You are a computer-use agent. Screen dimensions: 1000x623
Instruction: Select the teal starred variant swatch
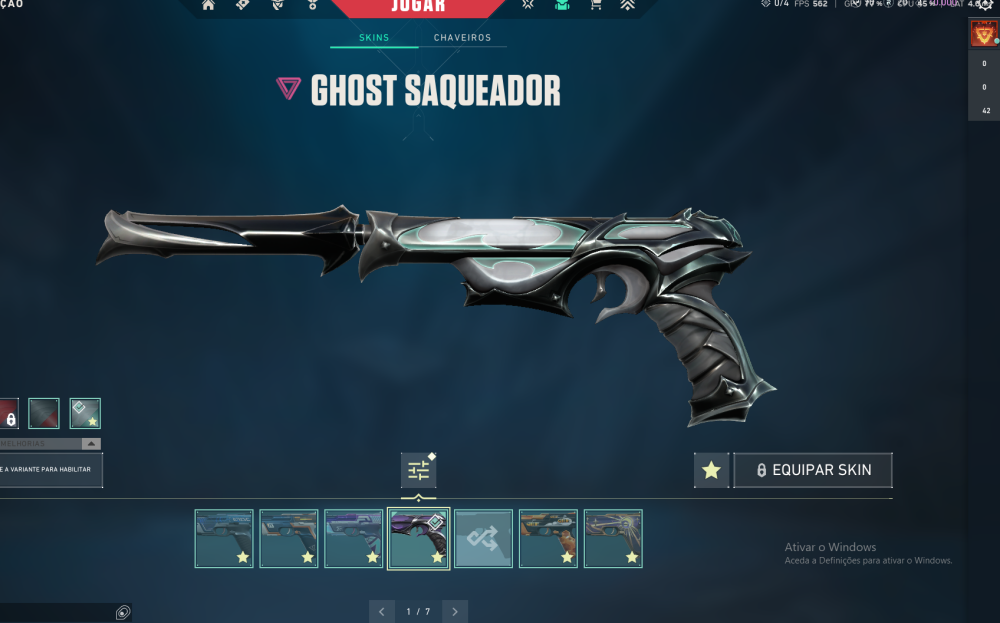tap(85, 413)
